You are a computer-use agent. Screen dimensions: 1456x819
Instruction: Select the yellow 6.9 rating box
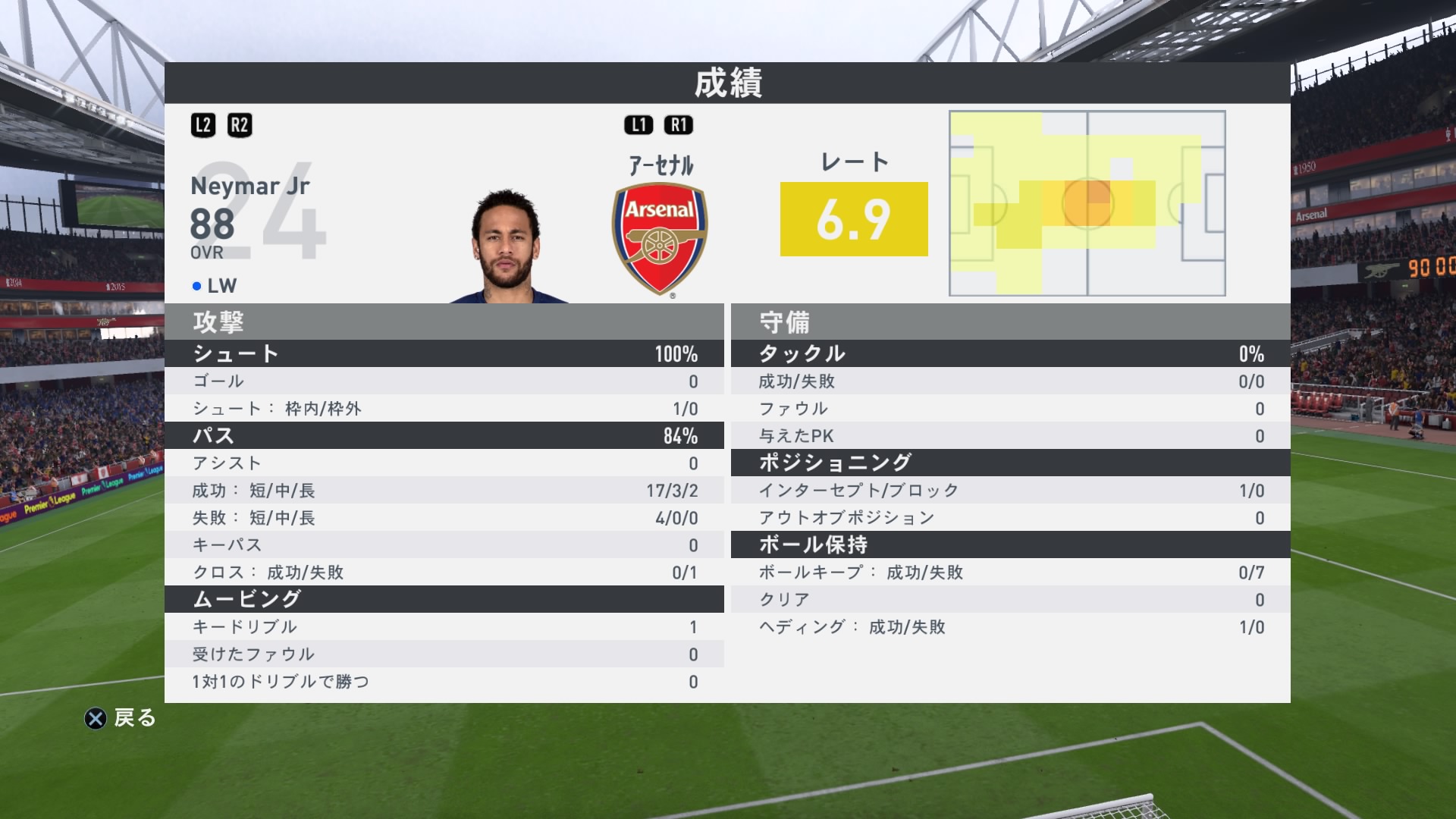coord(854,220)
